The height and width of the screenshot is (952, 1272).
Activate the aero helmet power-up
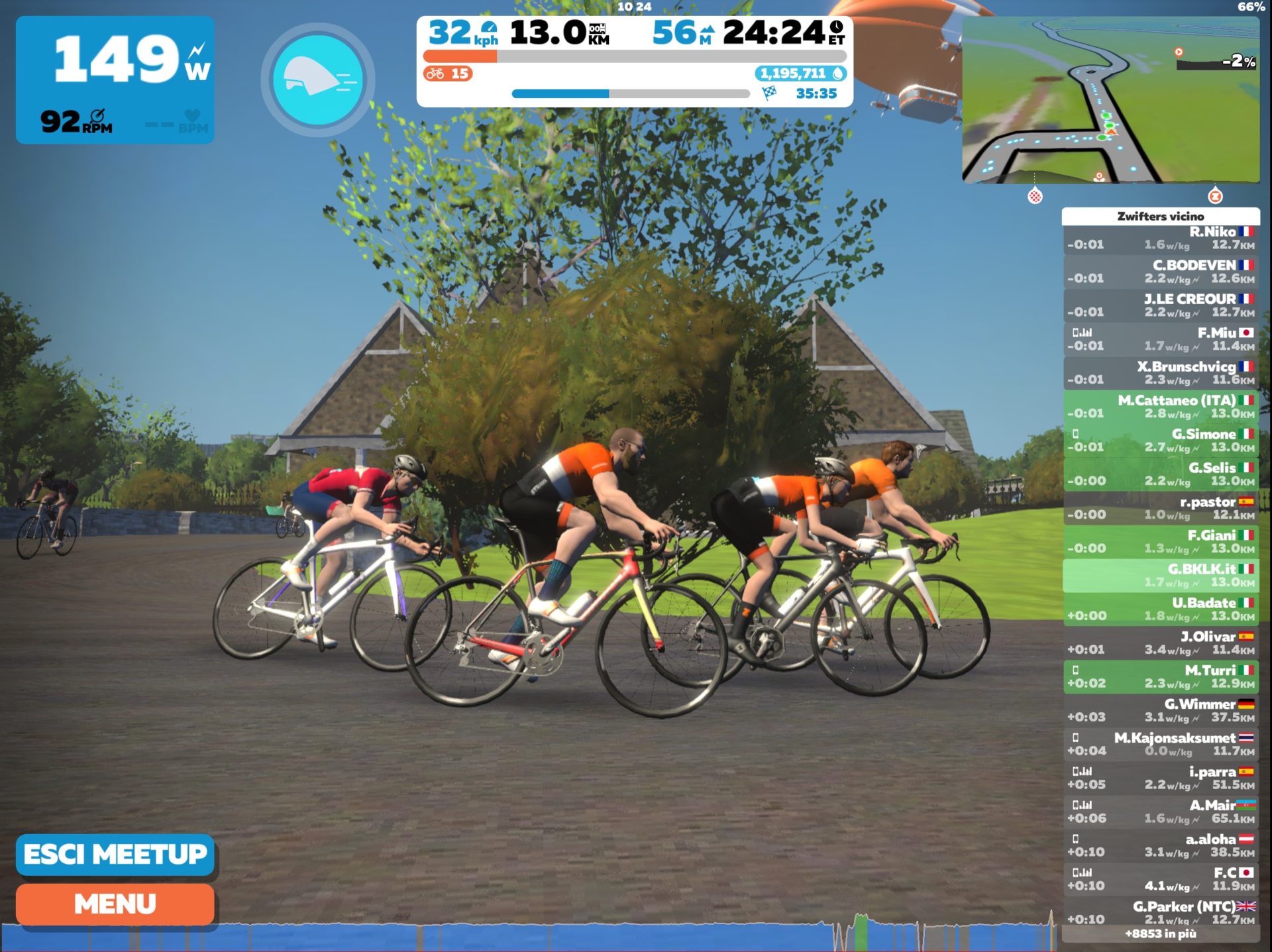point(318,79)
